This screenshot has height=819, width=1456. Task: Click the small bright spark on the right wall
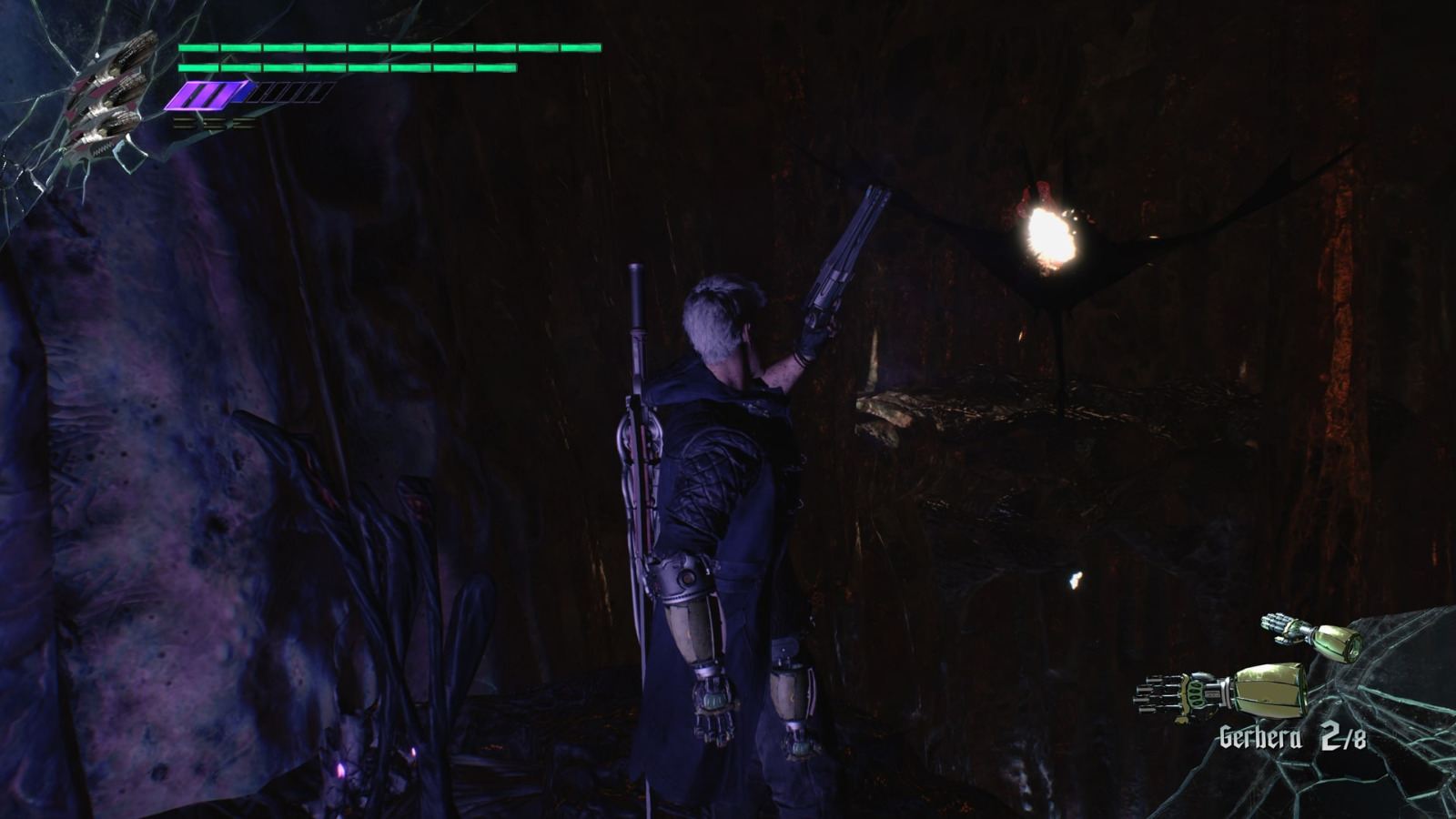click(x=1078, y=581)
